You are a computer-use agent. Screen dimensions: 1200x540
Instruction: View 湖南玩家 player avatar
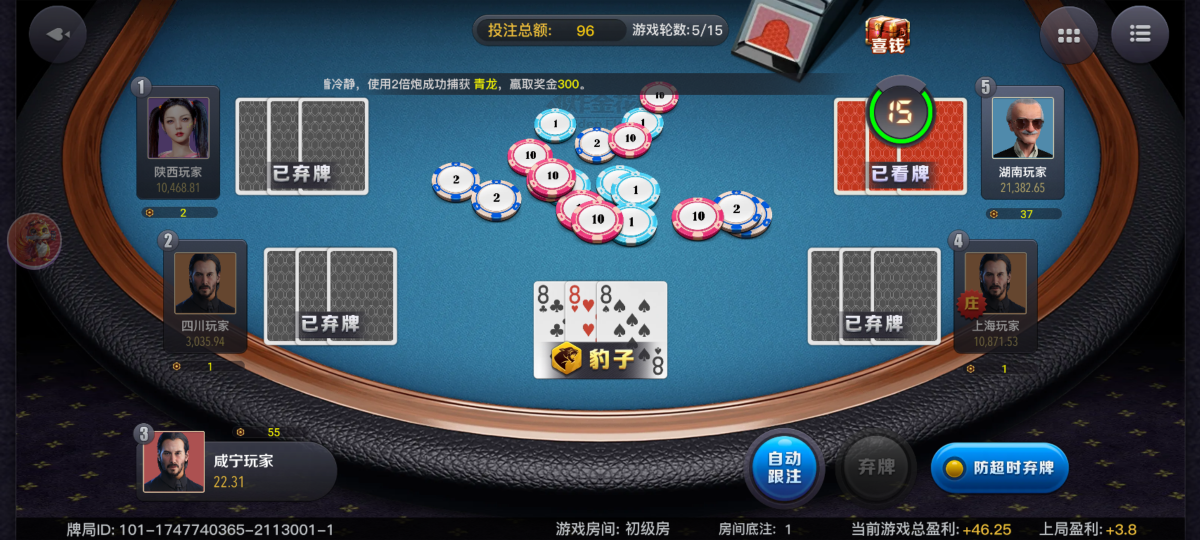[x=1023, y=128]
